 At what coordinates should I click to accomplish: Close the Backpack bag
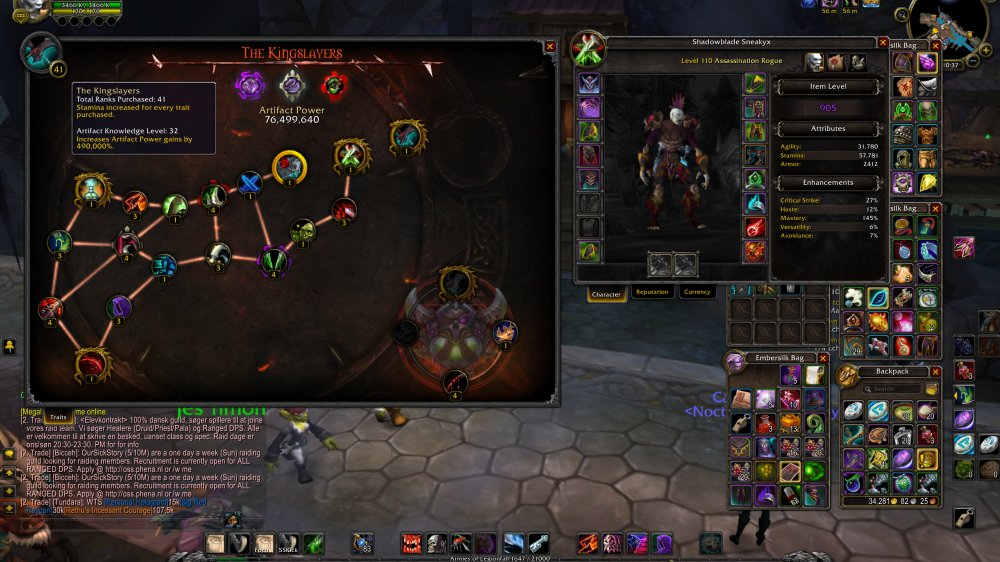(935, 371)
